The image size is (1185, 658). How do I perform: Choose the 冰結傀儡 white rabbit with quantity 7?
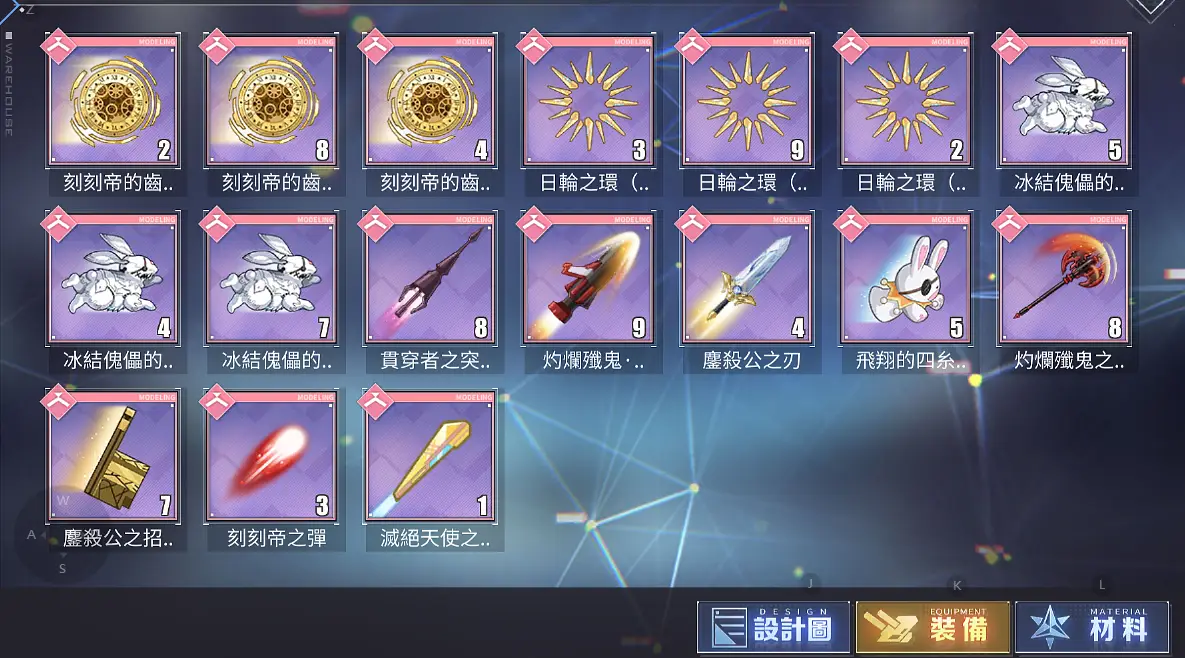pyautogui.click(x=270, y=282)
